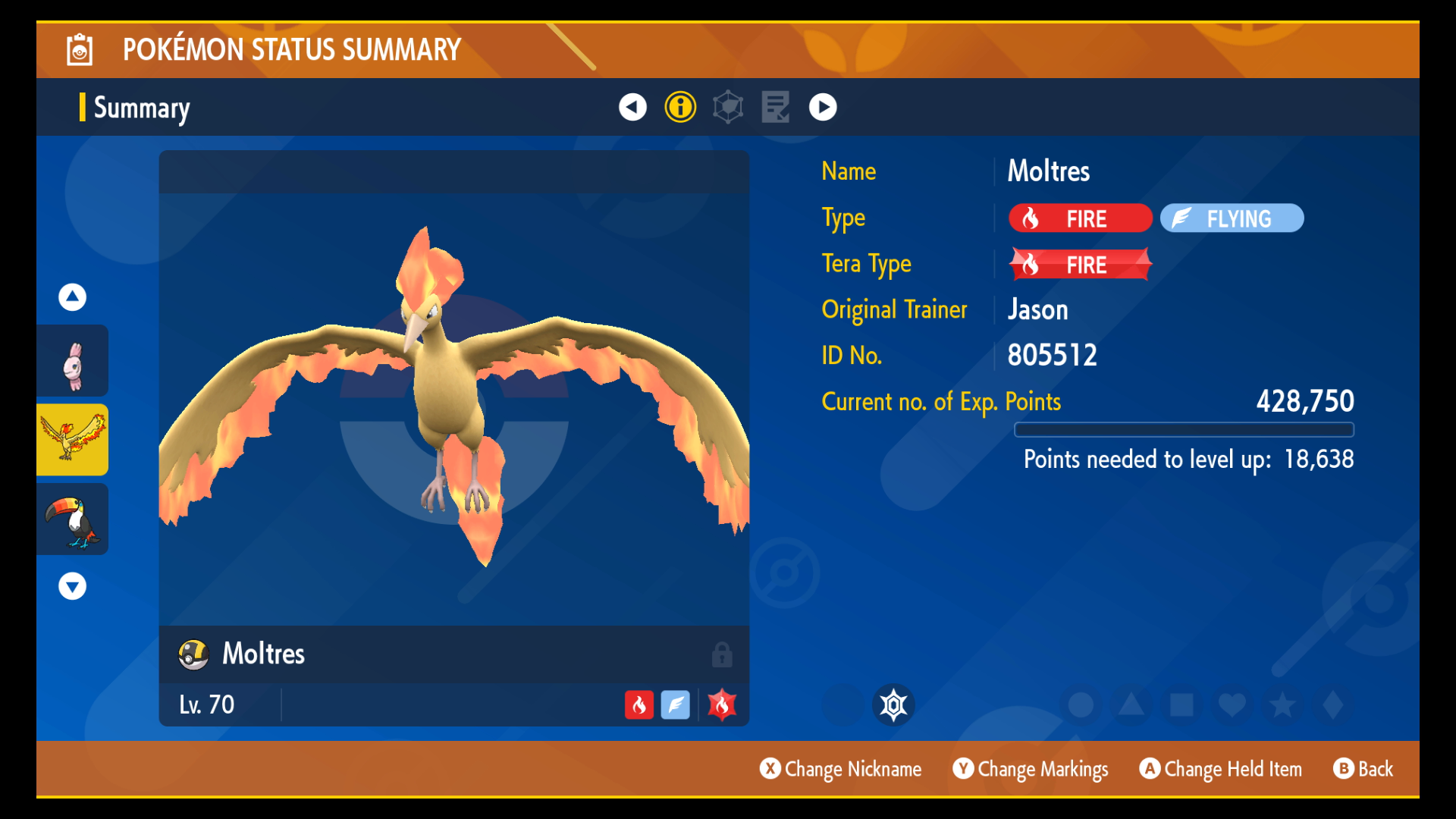Viewport: 1456px width, 819px height.
Task: Select the pink Pokémon party thumbnail
Action: pyautogui.click(x=73, y=362)
